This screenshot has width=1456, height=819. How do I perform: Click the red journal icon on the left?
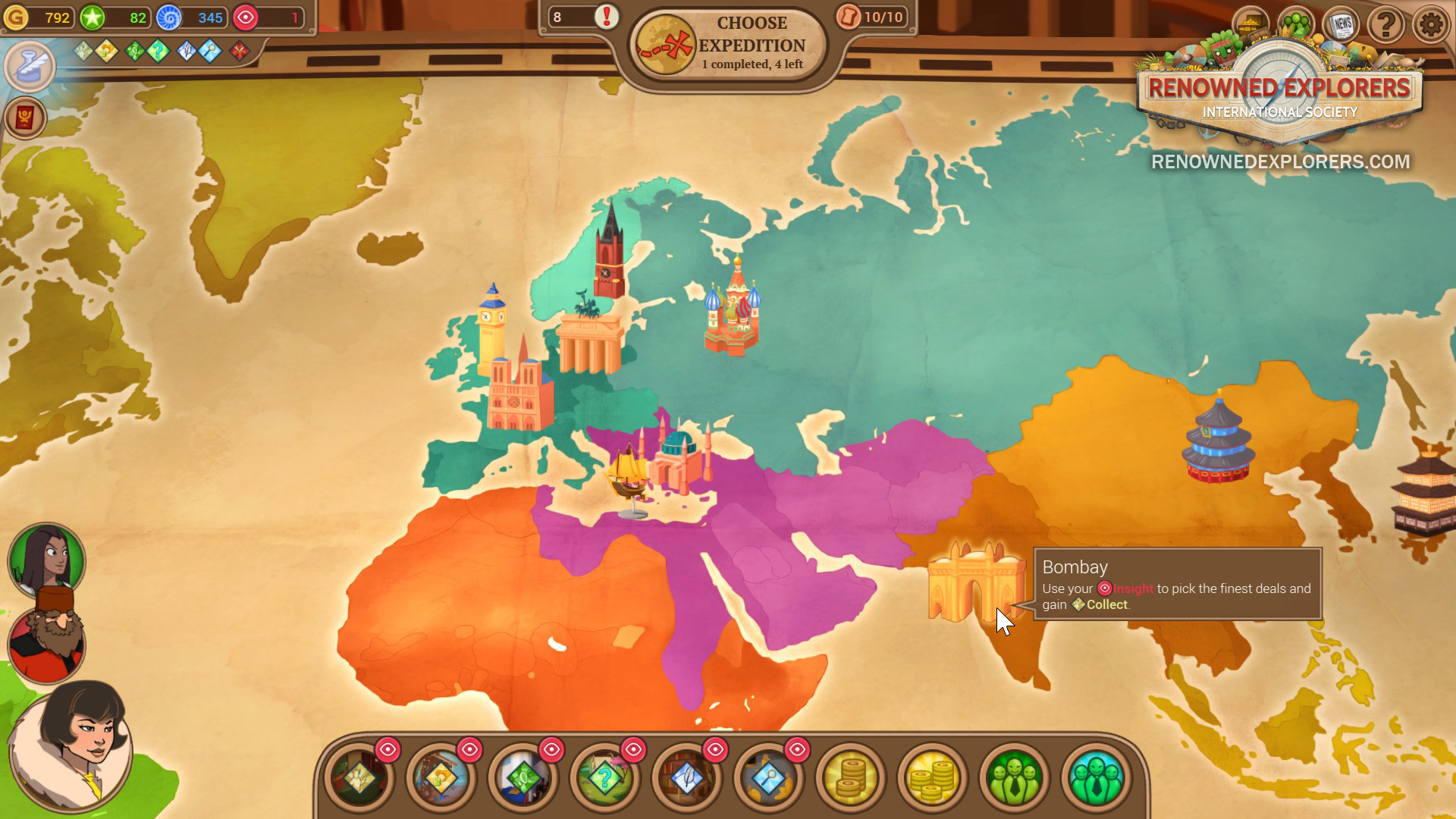[x=25, y=119]
